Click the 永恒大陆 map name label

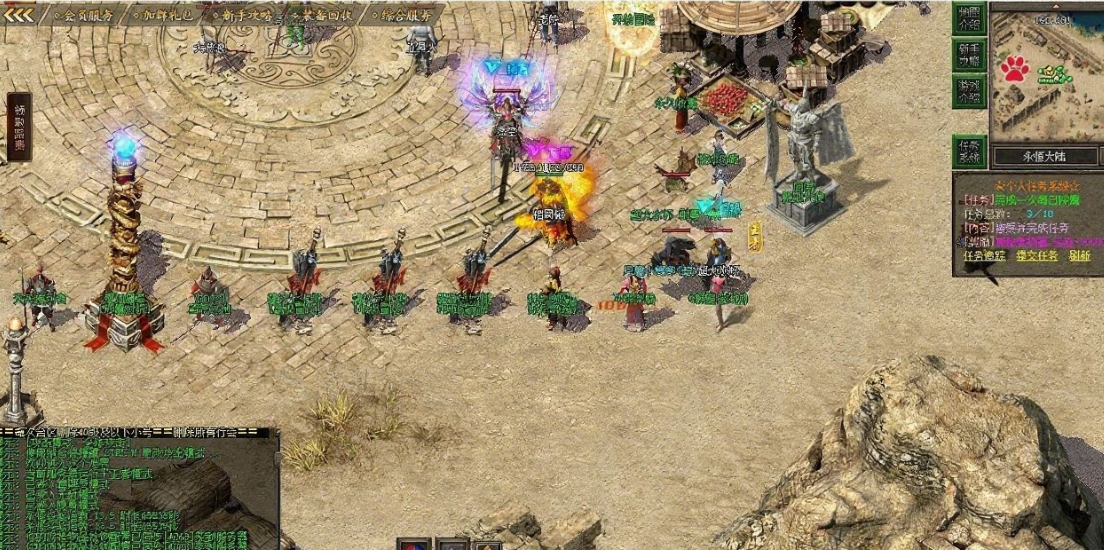tap(1046, 157)
